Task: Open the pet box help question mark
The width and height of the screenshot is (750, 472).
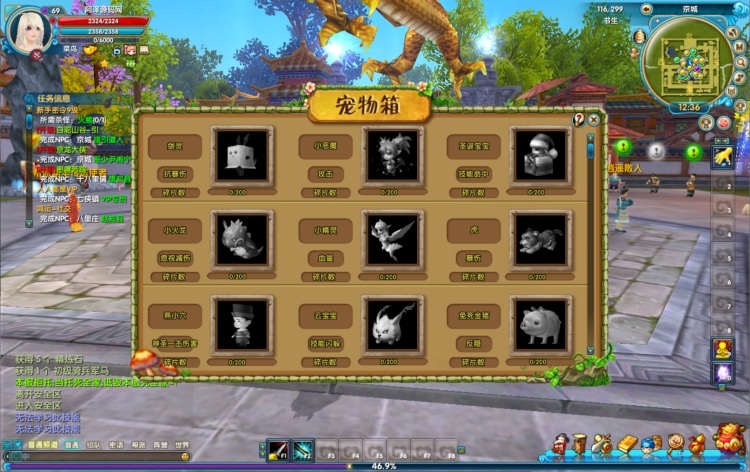Action: coord(578,119)
